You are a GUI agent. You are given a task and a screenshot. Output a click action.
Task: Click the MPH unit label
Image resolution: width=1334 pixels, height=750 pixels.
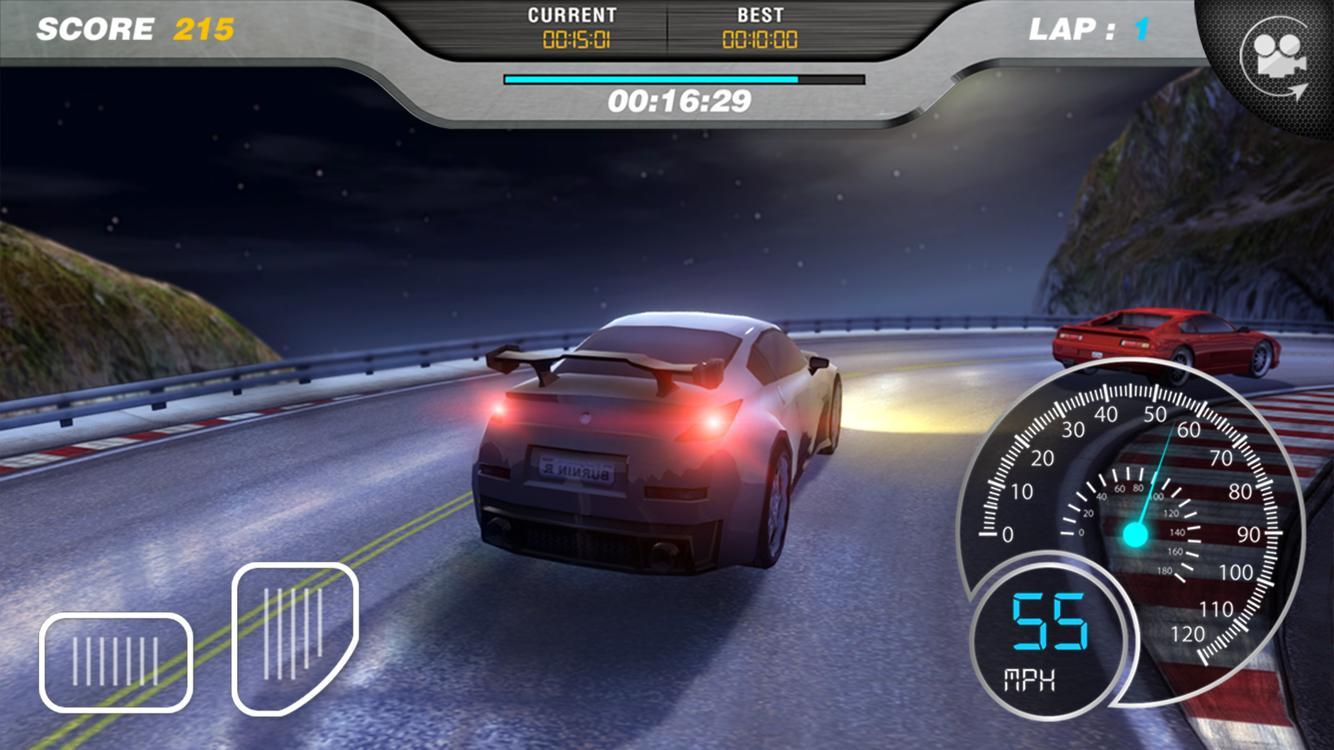click(1031, 679)
